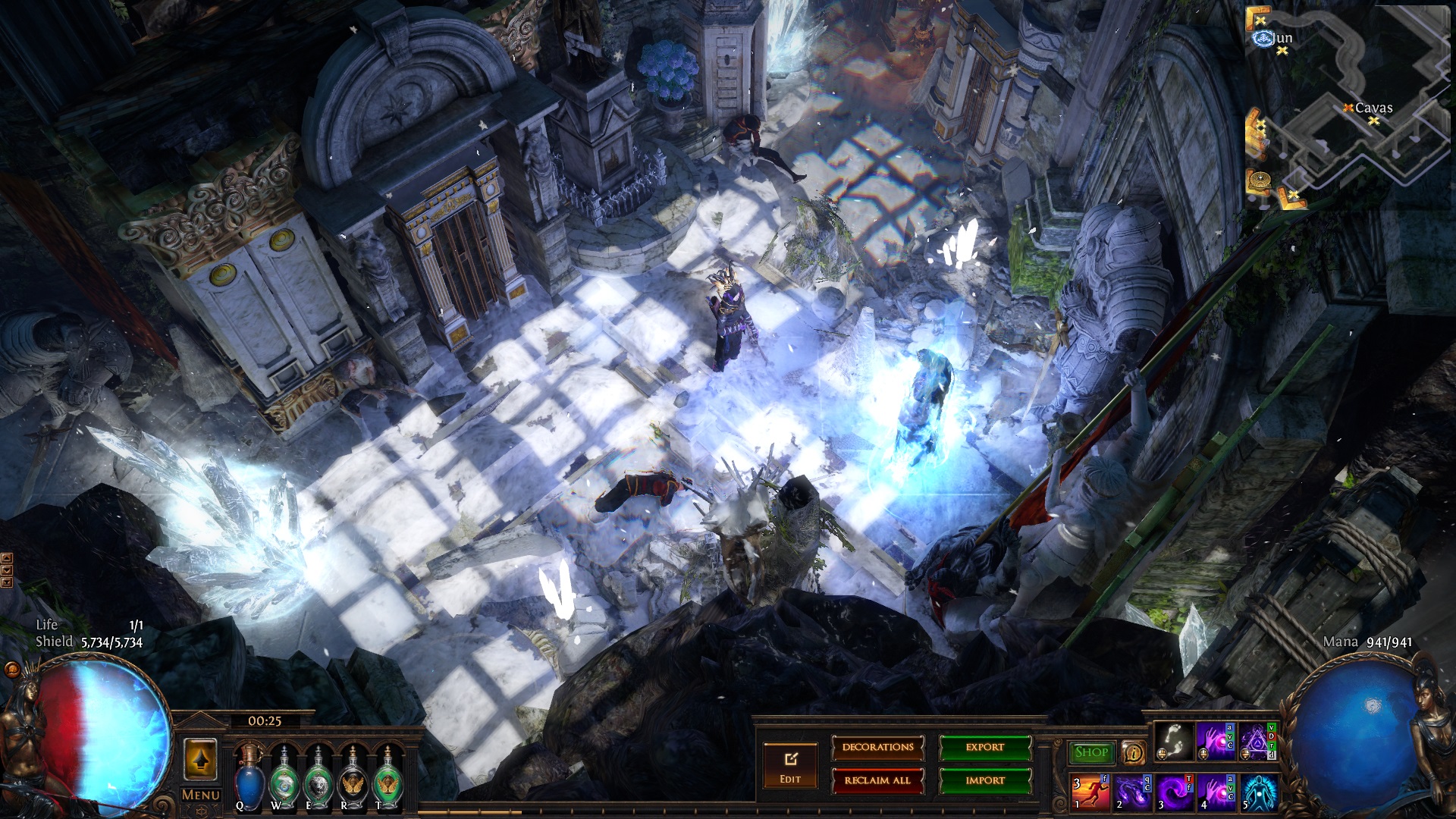The width and height of the screenshot is (1456, 819).
Task: Expand the Menu arrow button
Action: click(x=200, y=760)
